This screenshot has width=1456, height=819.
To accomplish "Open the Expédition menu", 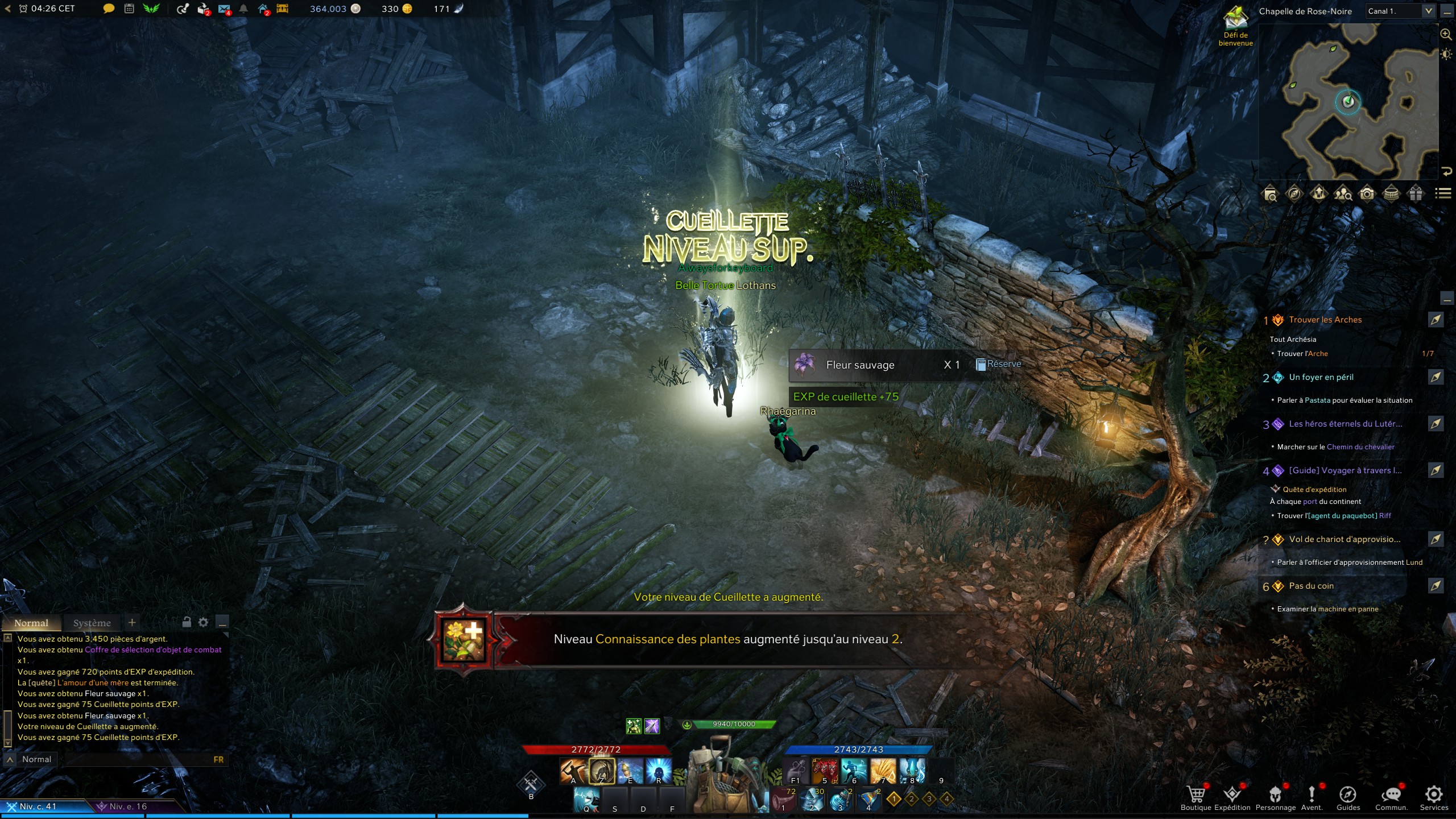I will [1232, 795].
